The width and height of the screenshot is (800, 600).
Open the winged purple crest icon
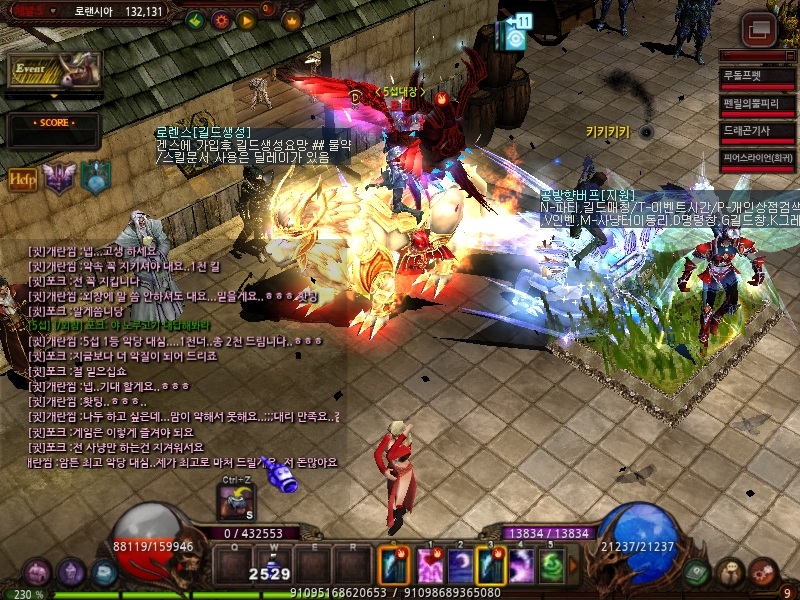click(59, 178)
